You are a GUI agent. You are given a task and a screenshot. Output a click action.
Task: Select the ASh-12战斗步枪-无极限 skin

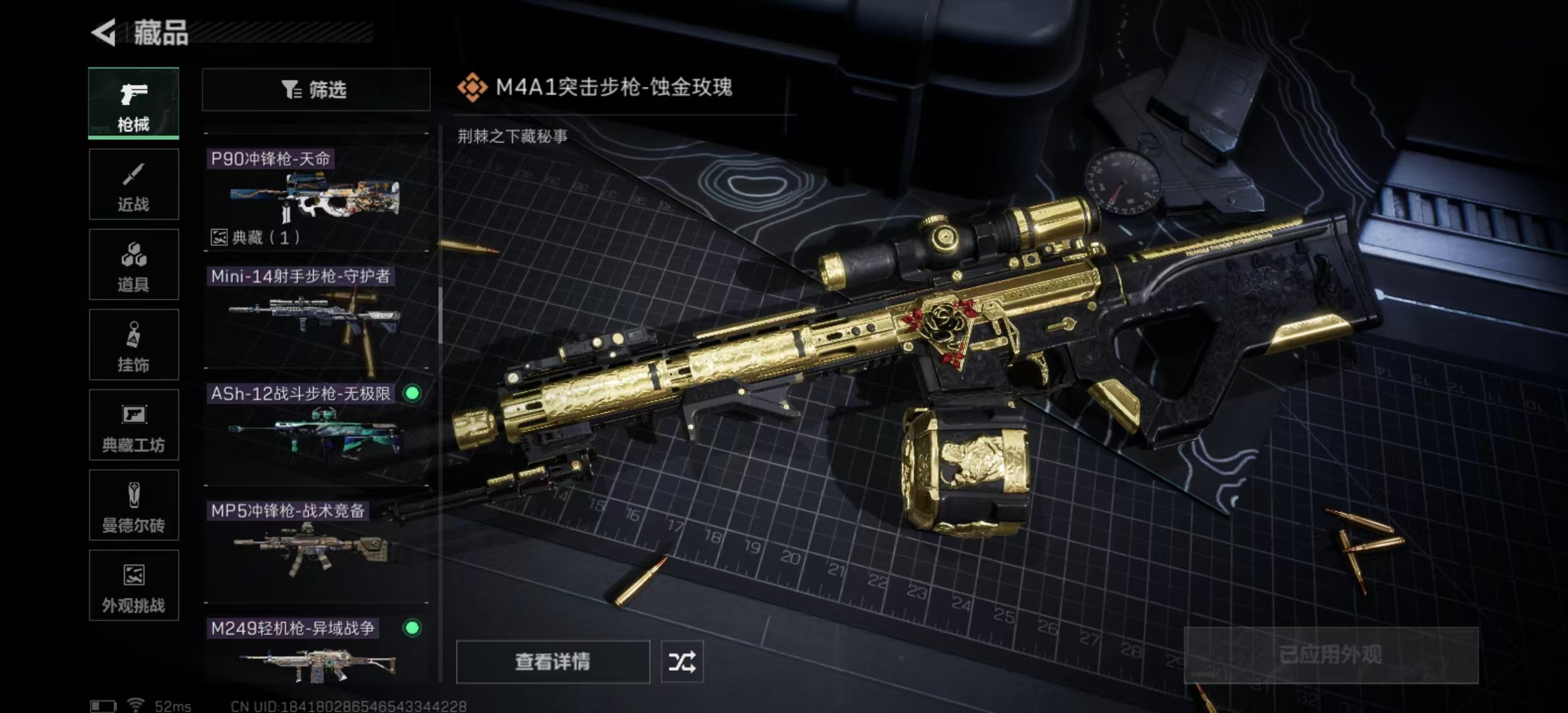(x=315, y=432)
